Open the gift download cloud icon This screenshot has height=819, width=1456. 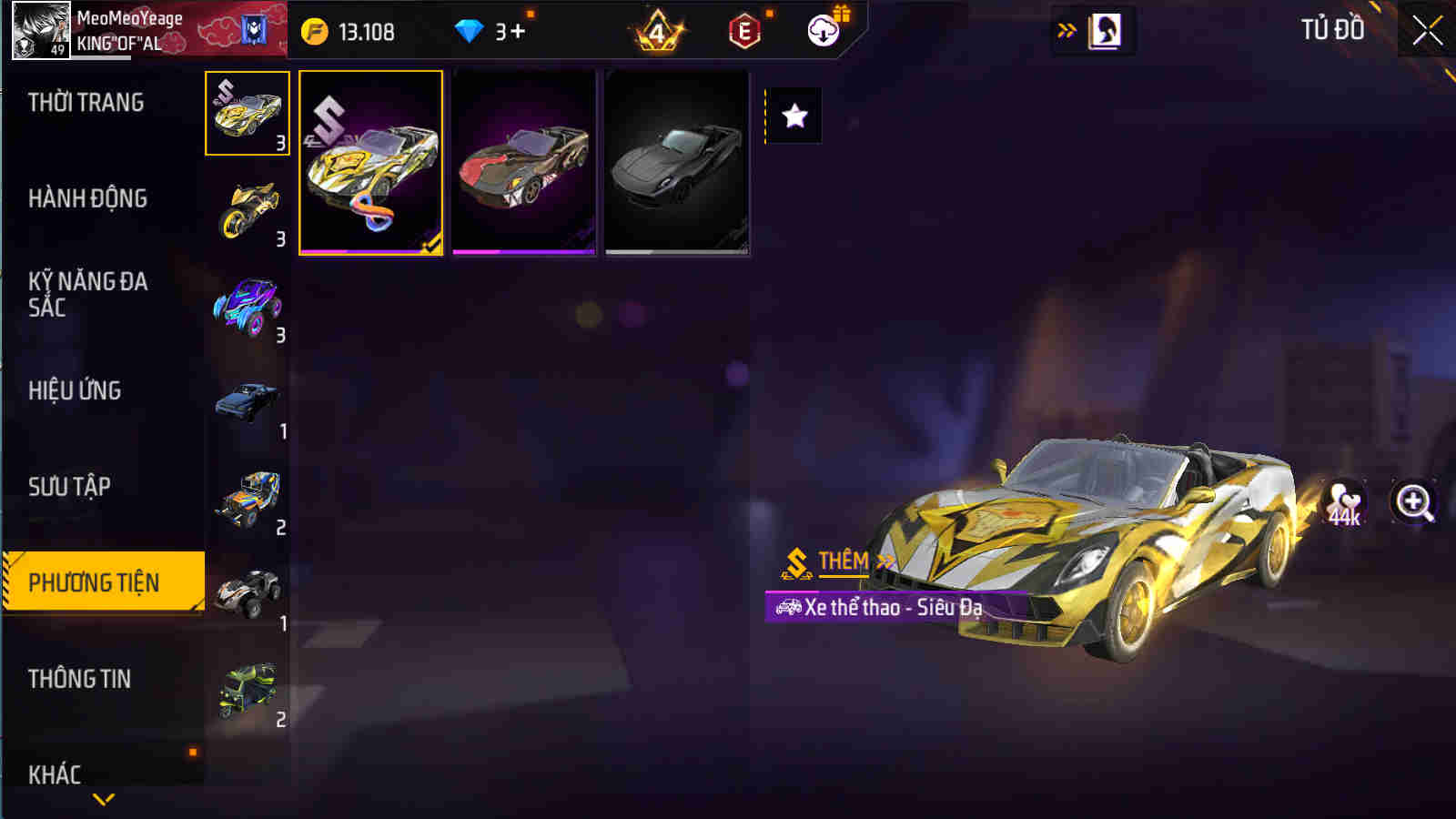[822, 30]
